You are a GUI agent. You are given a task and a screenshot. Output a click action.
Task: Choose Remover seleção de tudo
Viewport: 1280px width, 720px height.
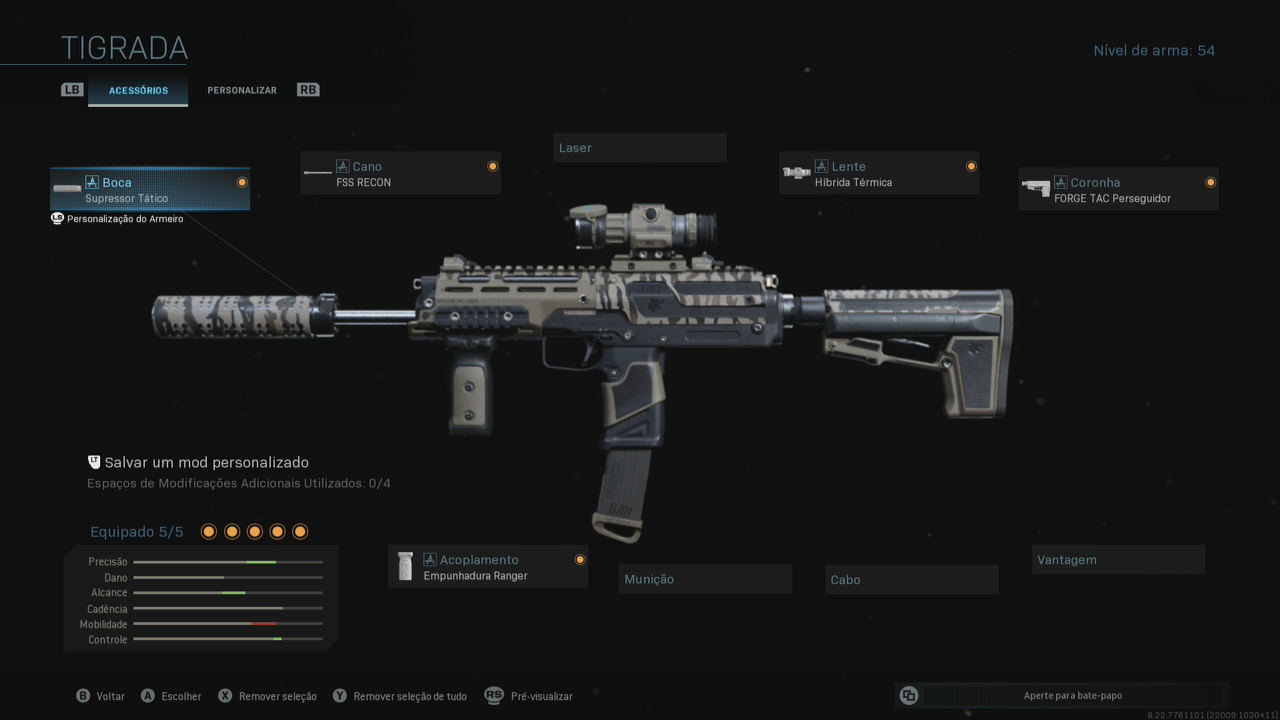(400, 696)
